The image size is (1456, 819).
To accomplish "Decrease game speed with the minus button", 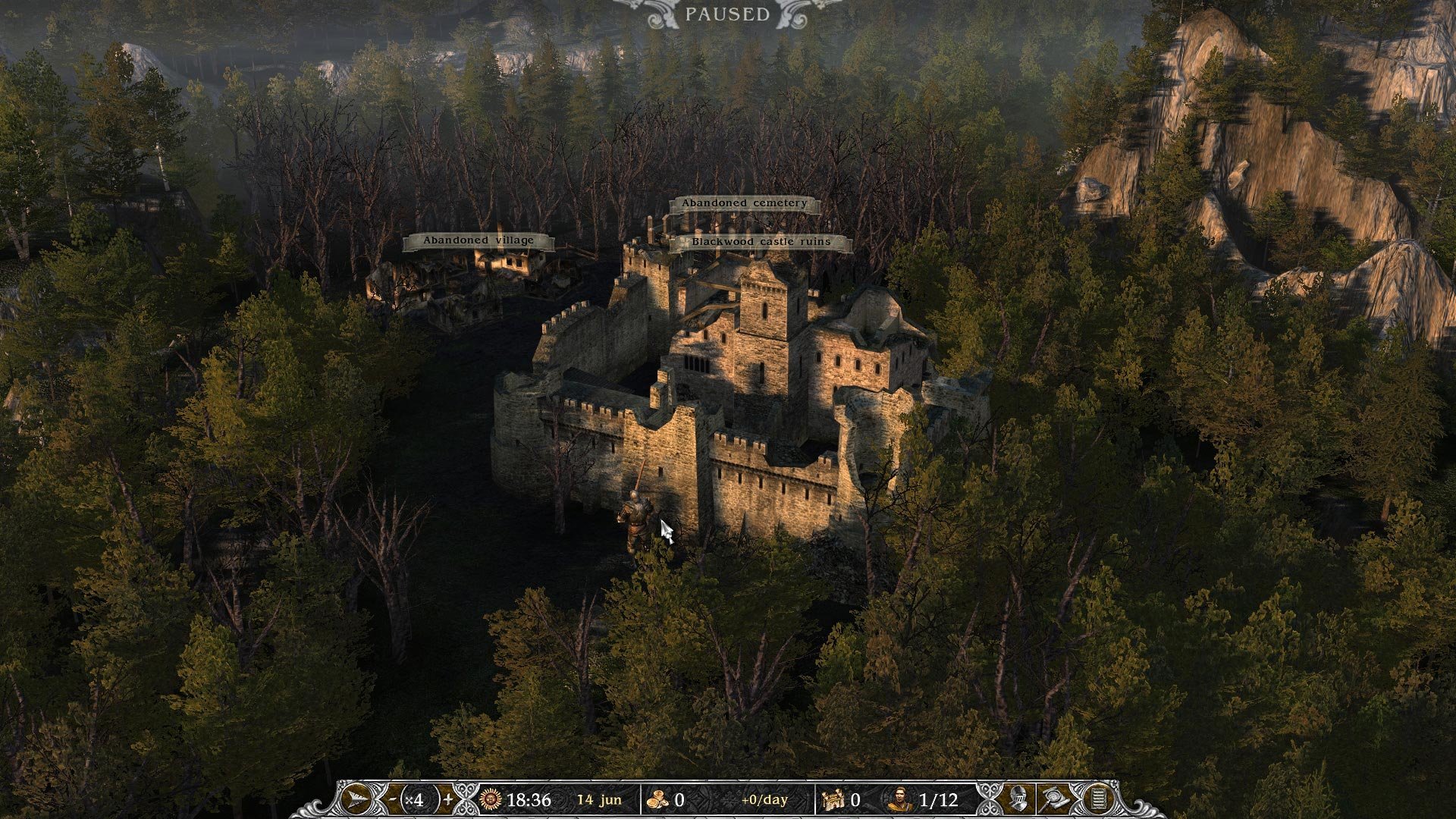I will click(x=392, y=799).
